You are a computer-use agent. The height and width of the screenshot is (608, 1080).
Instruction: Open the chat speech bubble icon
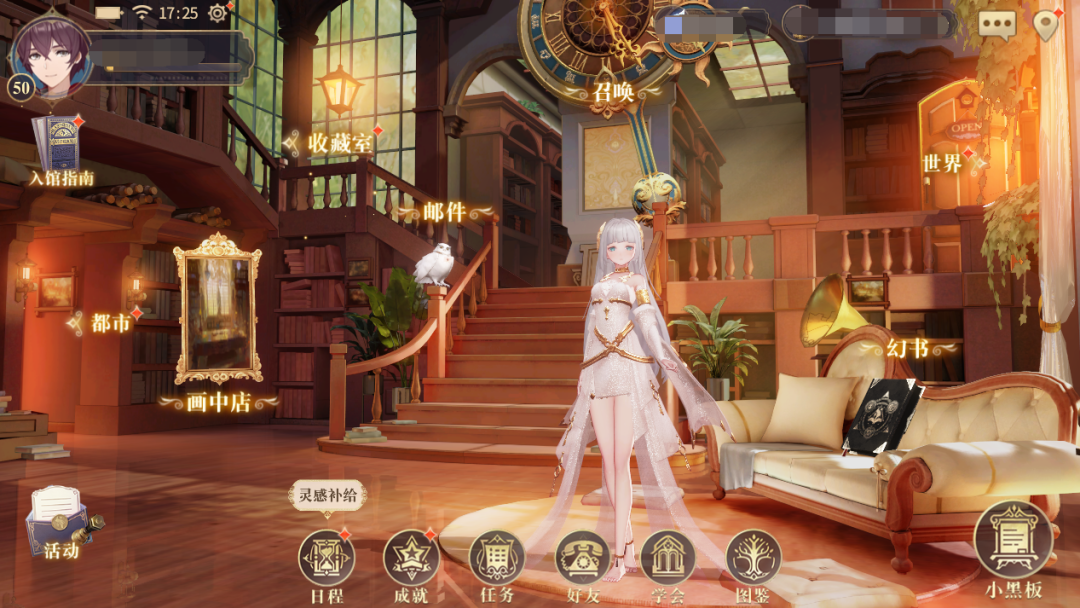(996, 24)
